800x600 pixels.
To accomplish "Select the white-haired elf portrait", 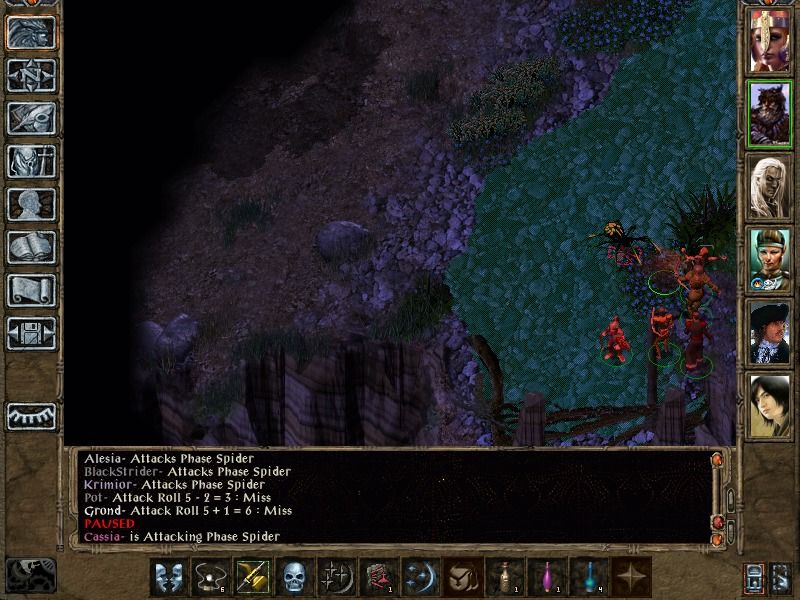I will click(x=771, y=187).
